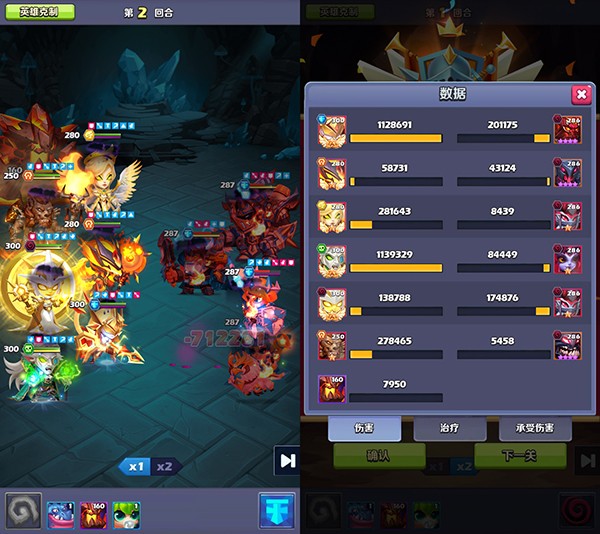This screenshot has width=600, height=534.
Task: Close the 数据 statistics panel
Action: point(580,94)
